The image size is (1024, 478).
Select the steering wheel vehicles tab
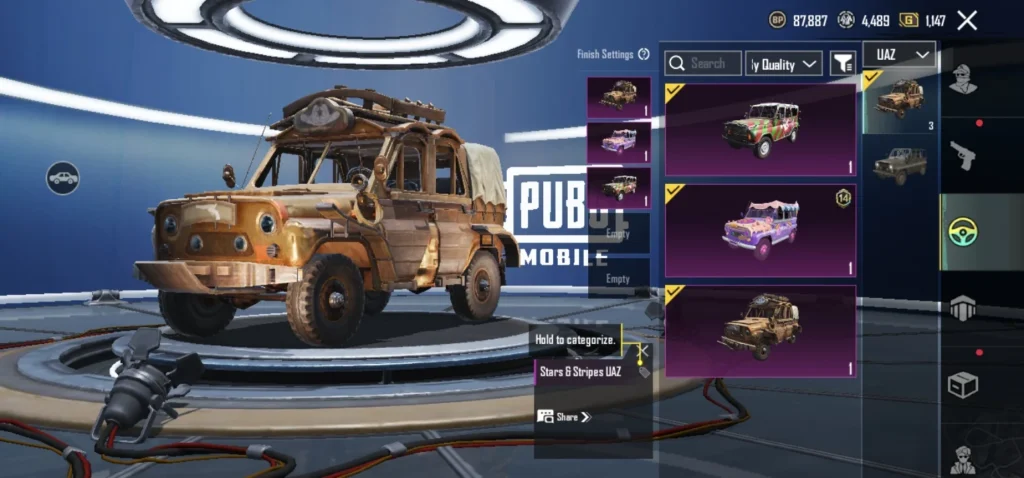click(x=963, y=232)
